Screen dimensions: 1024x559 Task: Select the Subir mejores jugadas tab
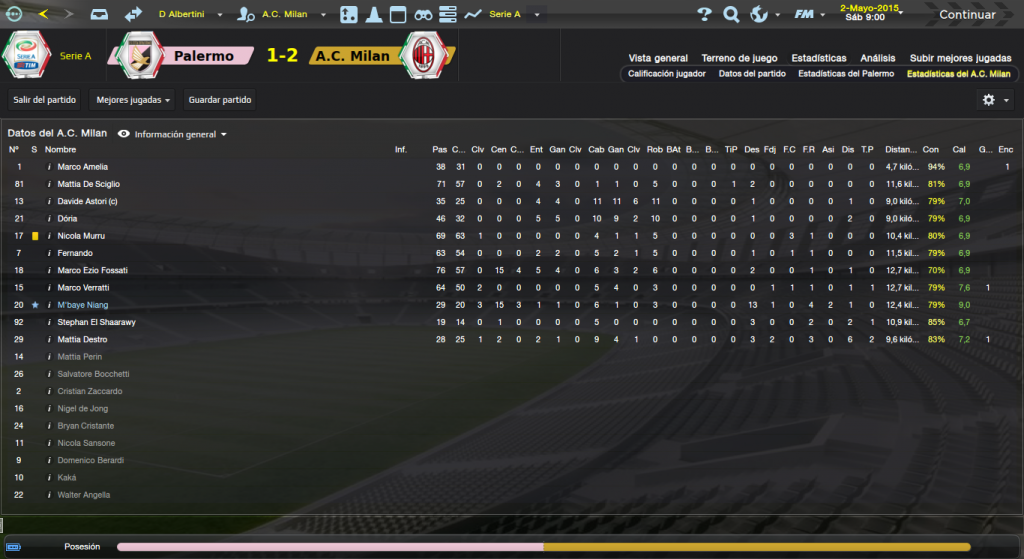click(x=960, y=58)
